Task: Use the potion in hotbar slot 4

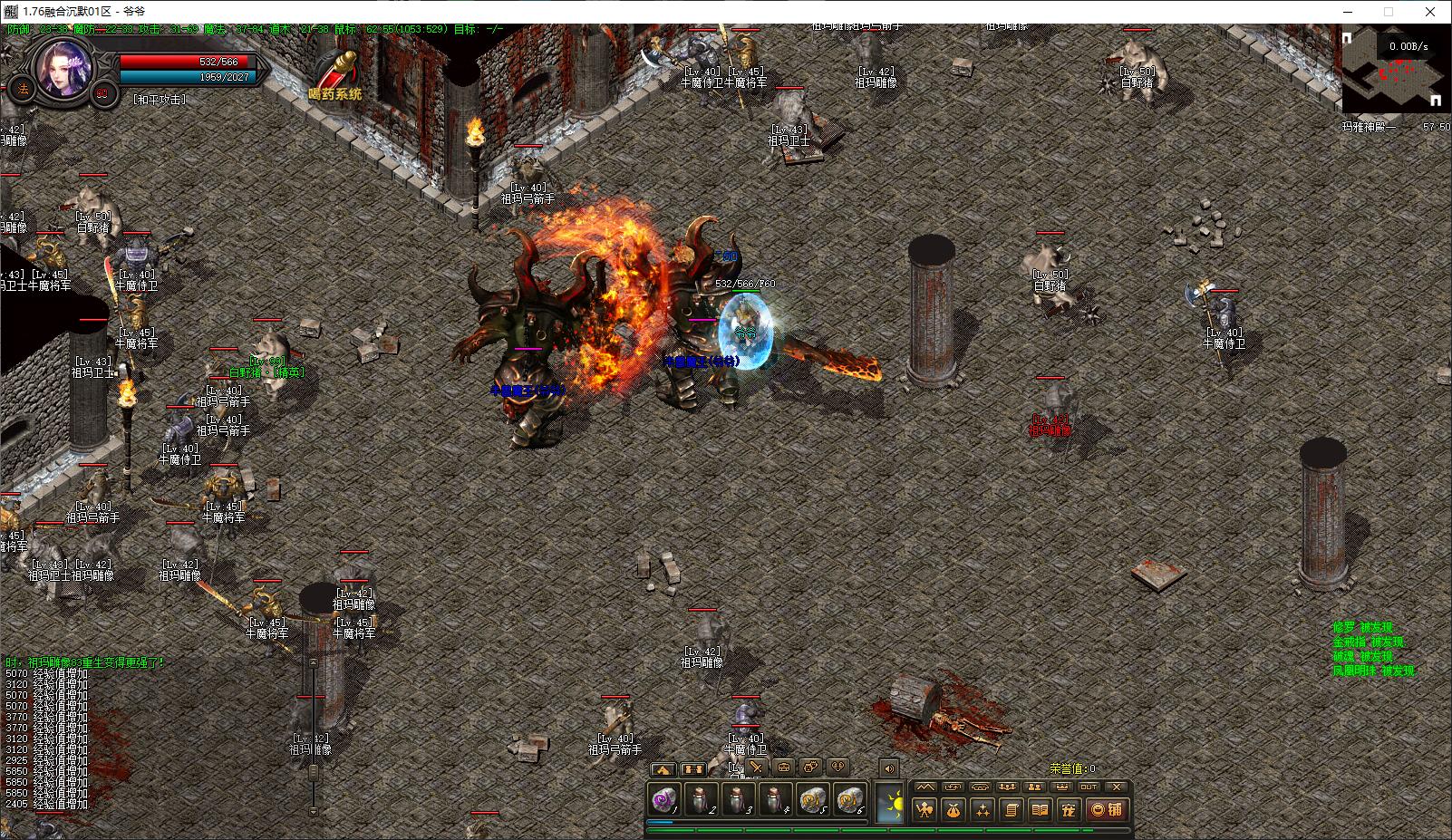Action: tap(775, 801)
